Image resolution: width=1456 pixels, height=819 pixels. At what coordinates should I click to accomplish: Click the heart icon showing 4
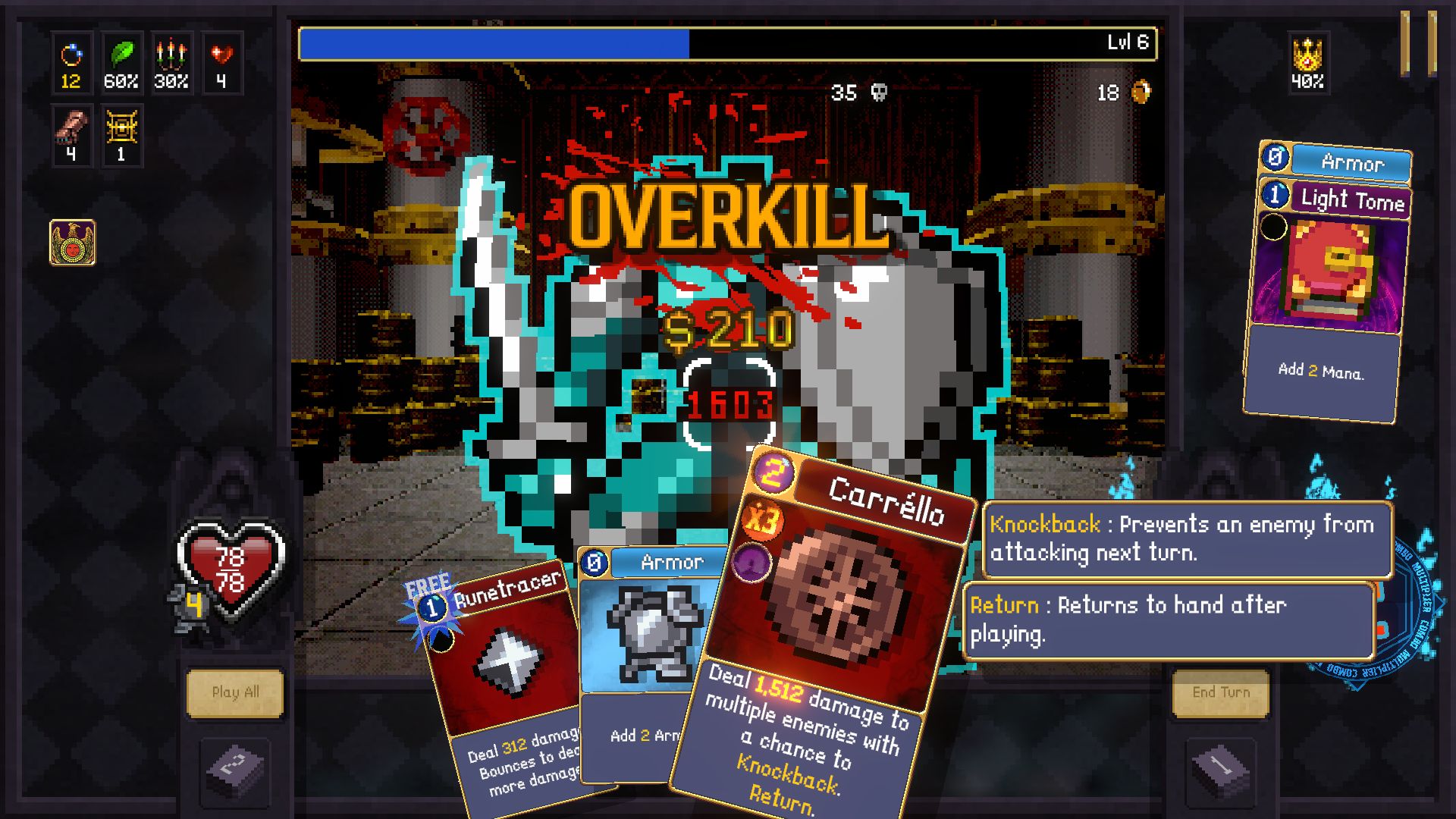tap(221, 63)
